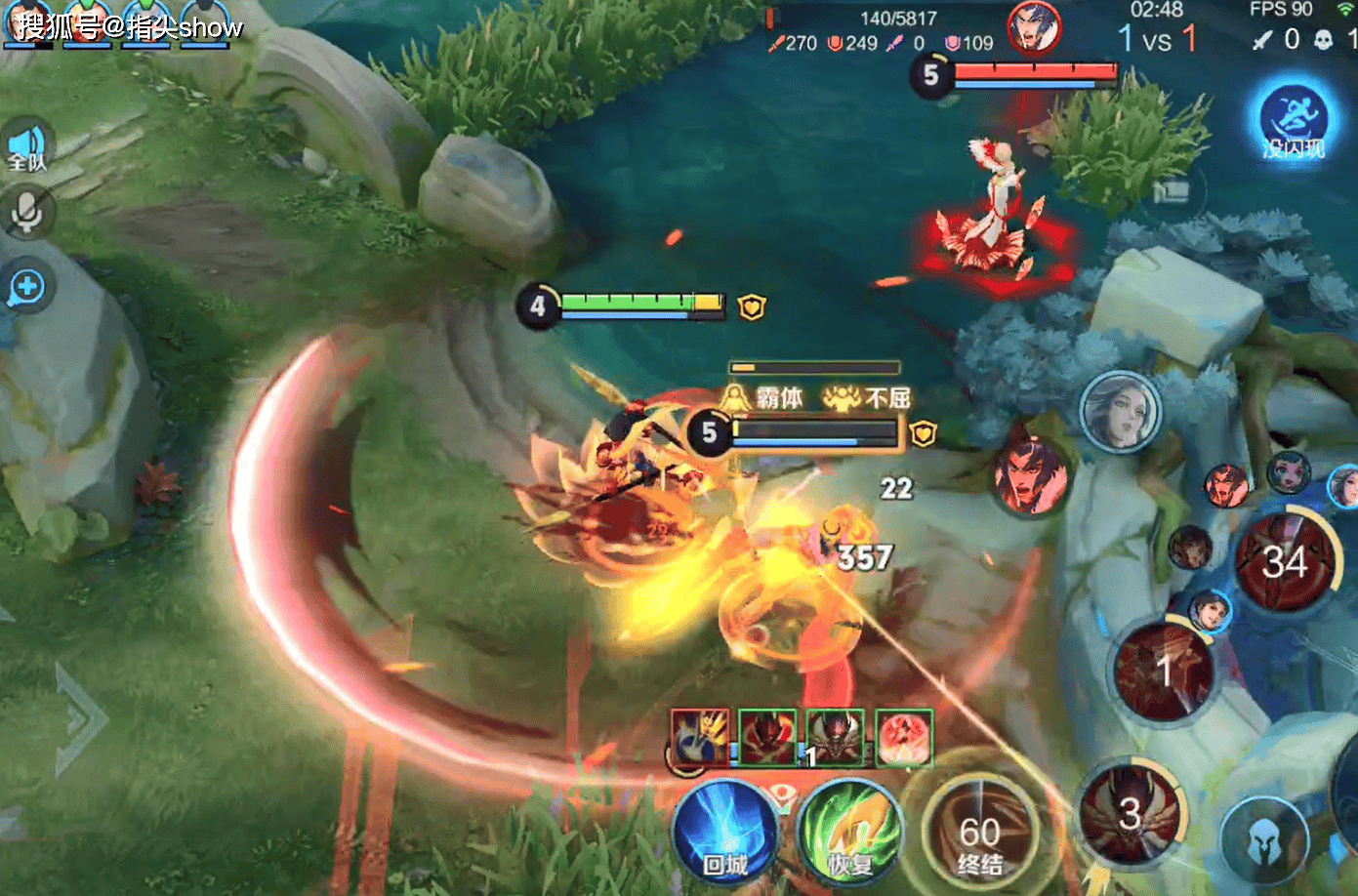Screen dimensions: 1358x896
Task: Activate the skill showing 1 cooldown
Action: (1164, 672)
